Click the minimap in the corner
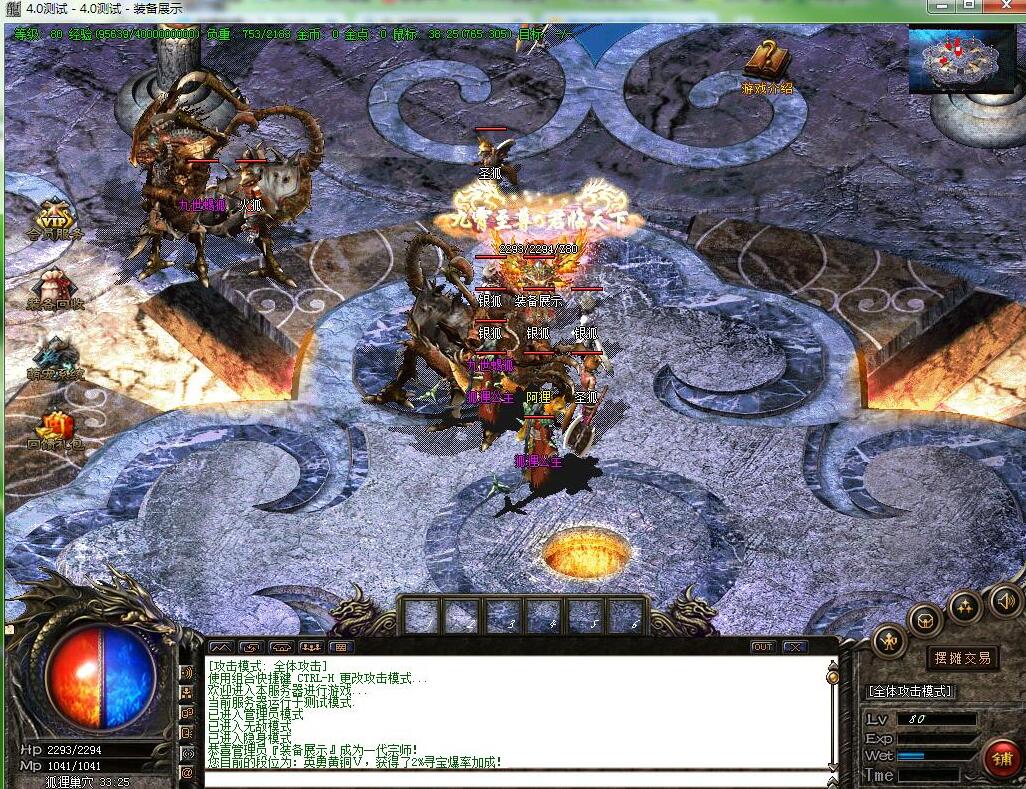Viewport: 1026px width, 789px height. tap(960, 59)
